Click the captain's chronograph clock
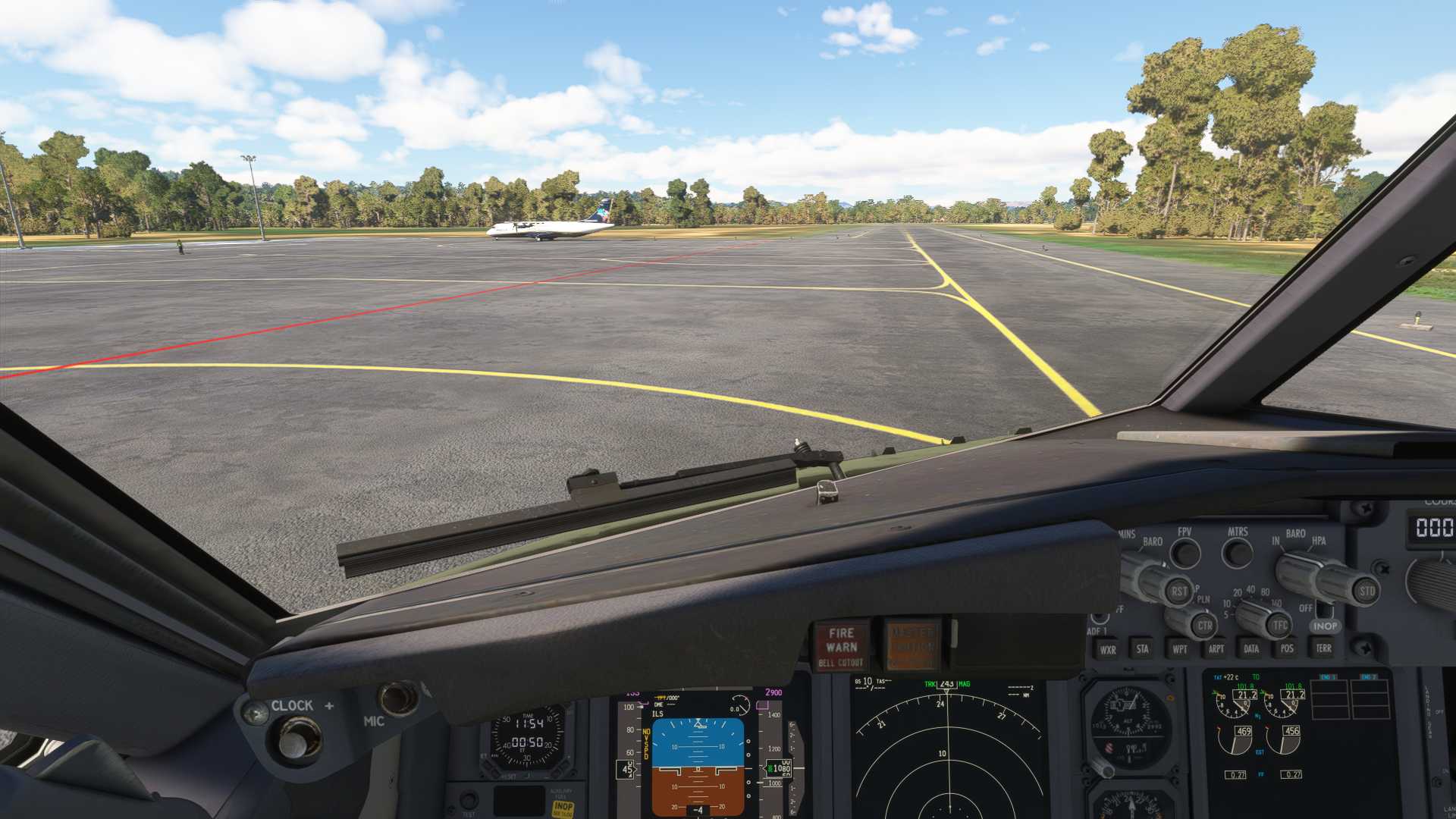 tap(527, 736)
